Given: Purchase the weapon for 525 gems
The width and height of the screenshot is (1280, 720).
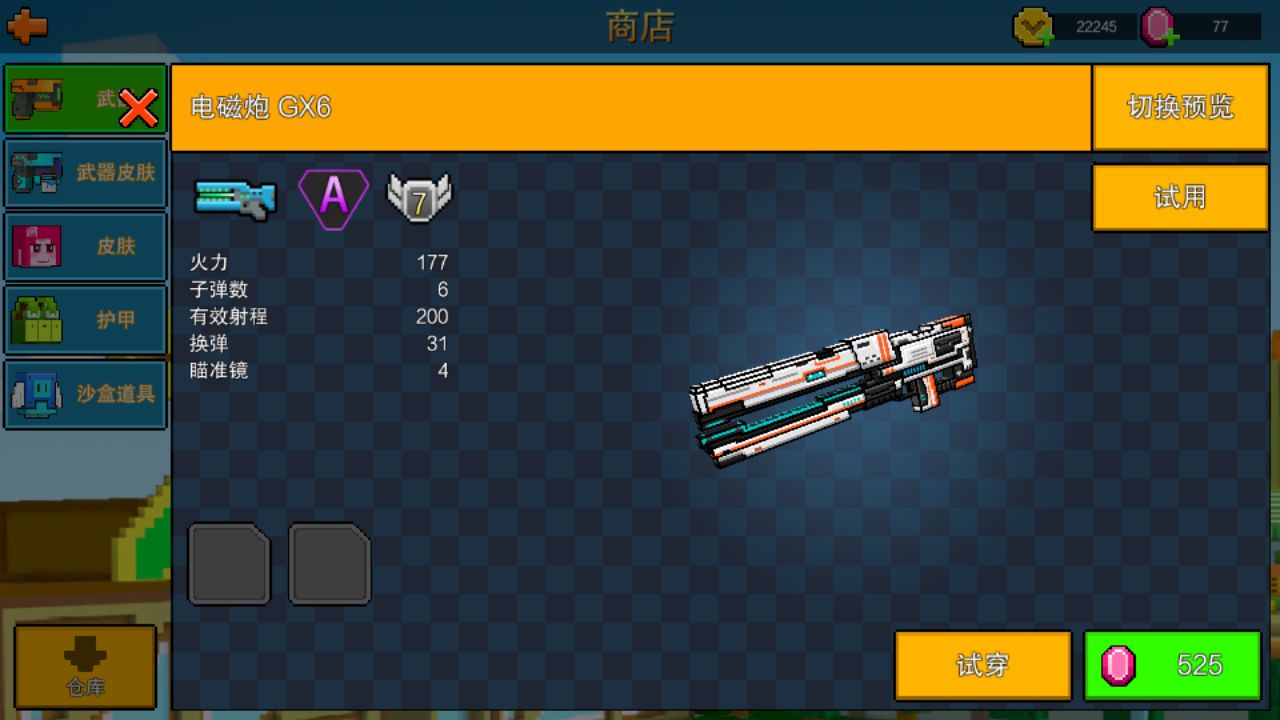Looking at the screenshot, I should [x=1175, y=665].
